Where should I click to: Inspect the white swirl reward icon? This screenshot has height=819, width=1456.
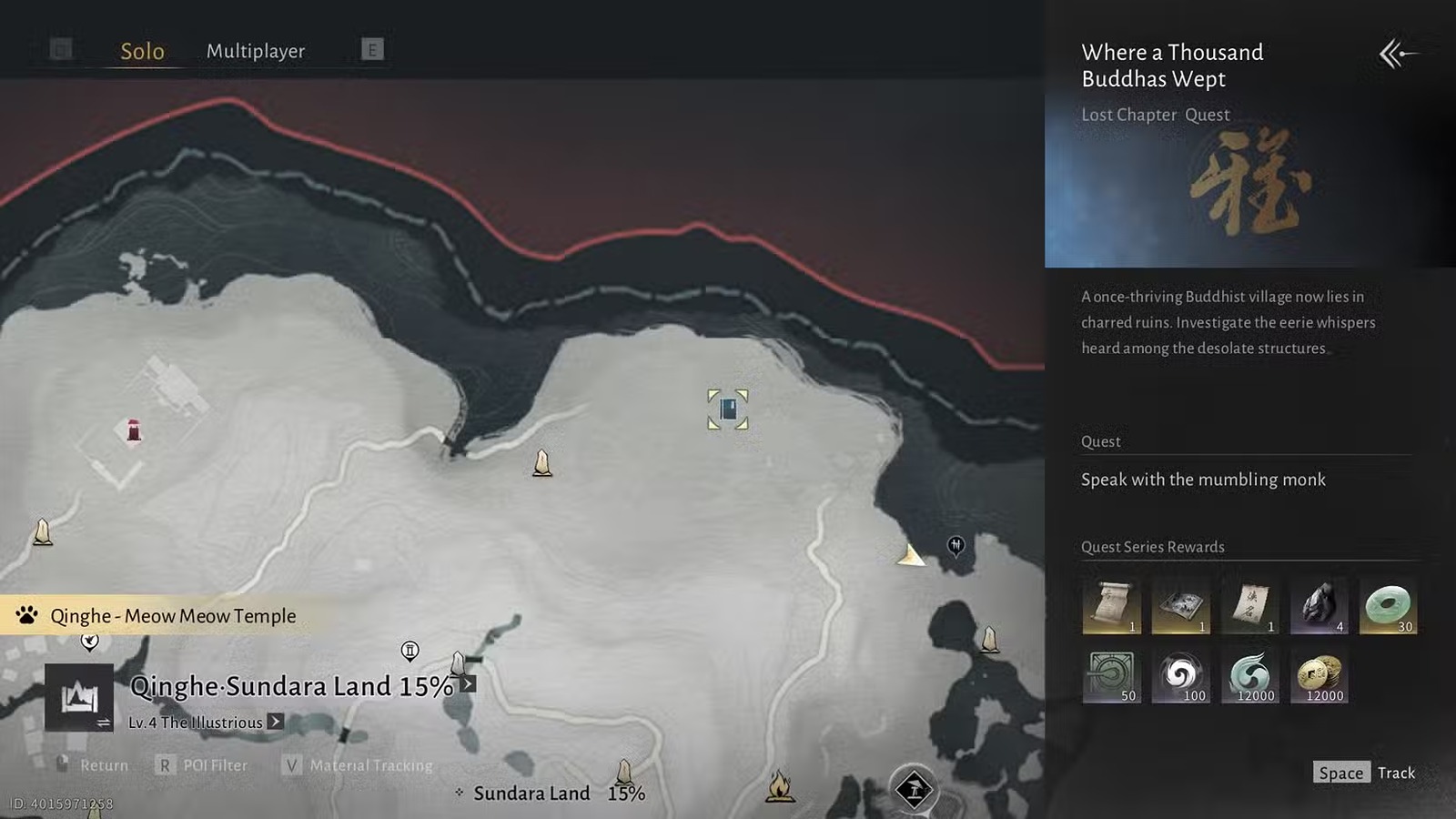[1180, 675]
